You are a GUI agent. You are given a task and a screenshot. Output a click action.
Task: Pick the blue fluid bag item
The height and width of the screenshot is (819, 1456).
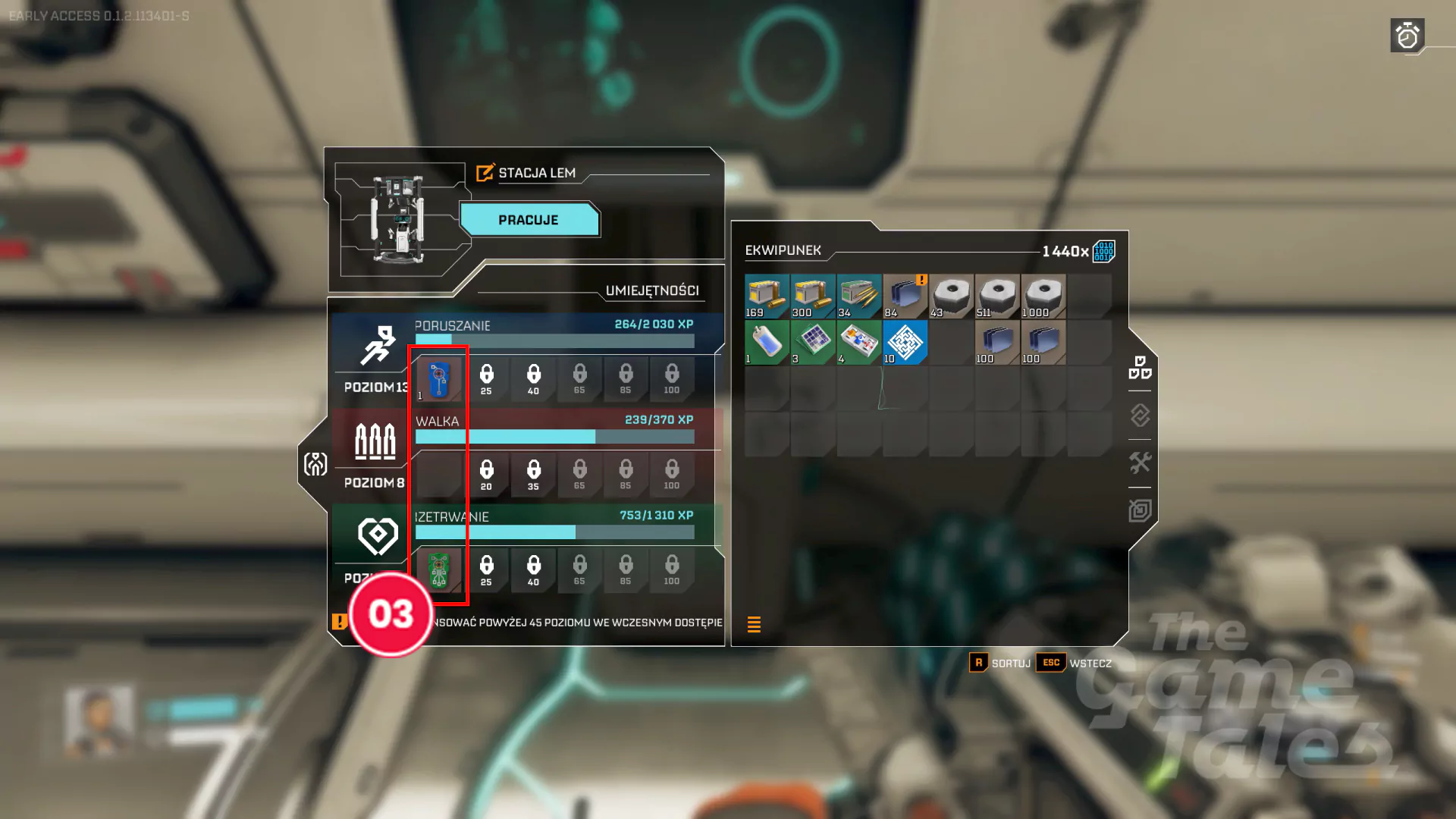[767, 342]
